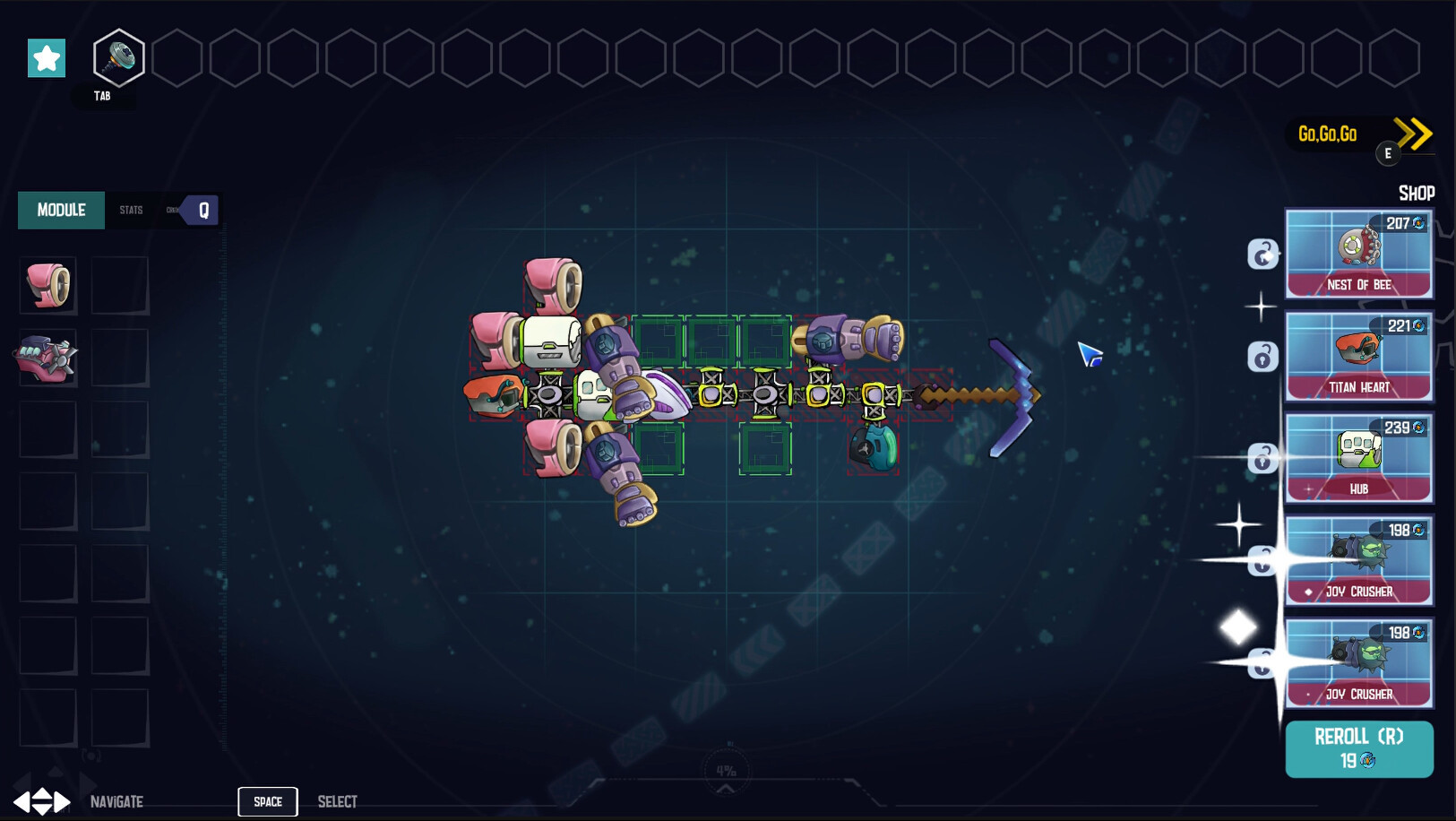The height and width of the screenshot is (821, 1456).
Task: Buy the Hub module for 239
Action: [1358, 458]
